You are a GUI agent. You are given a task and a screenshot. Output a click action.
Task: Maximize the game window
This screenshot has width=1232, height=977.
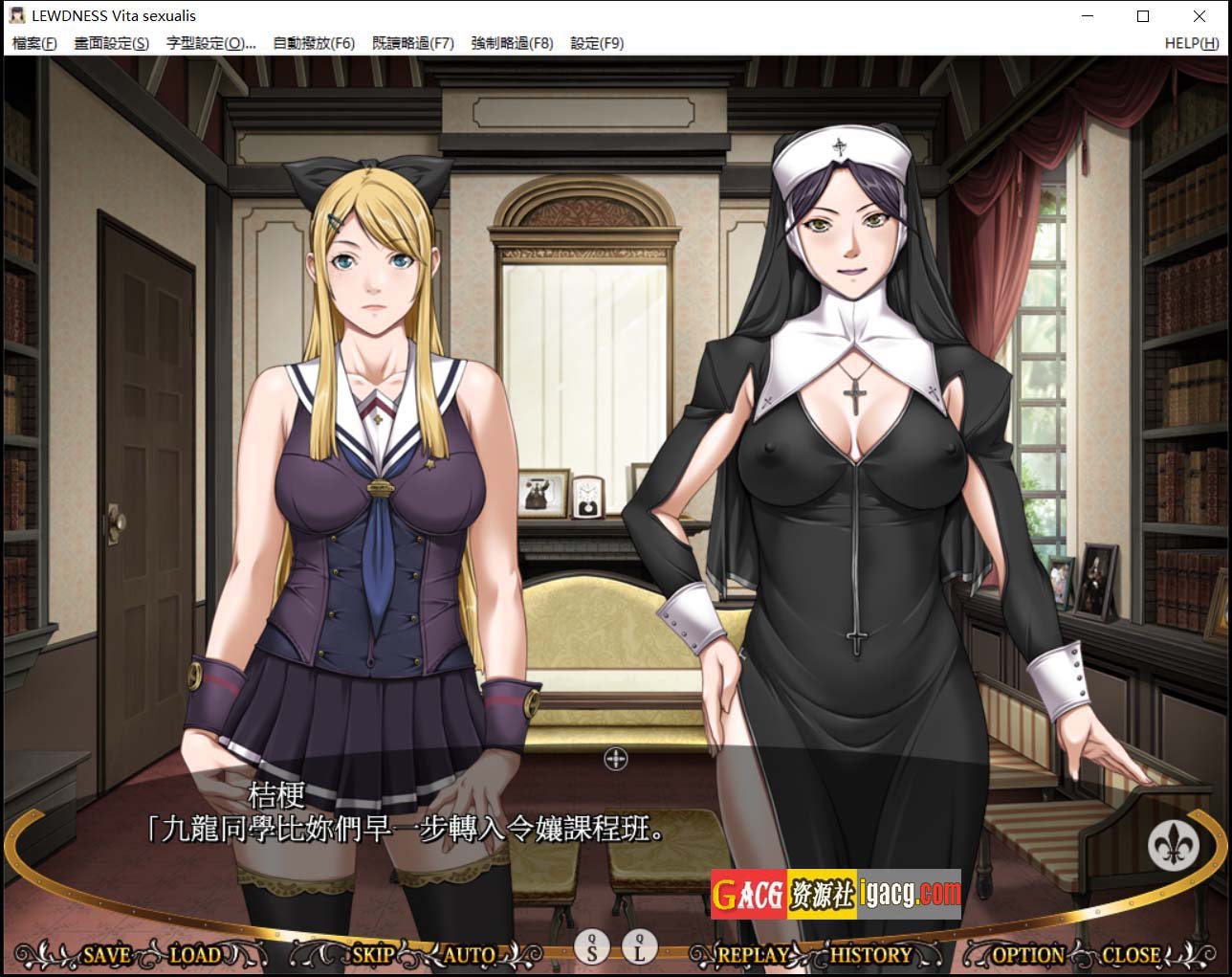(x=1143, y=16)
